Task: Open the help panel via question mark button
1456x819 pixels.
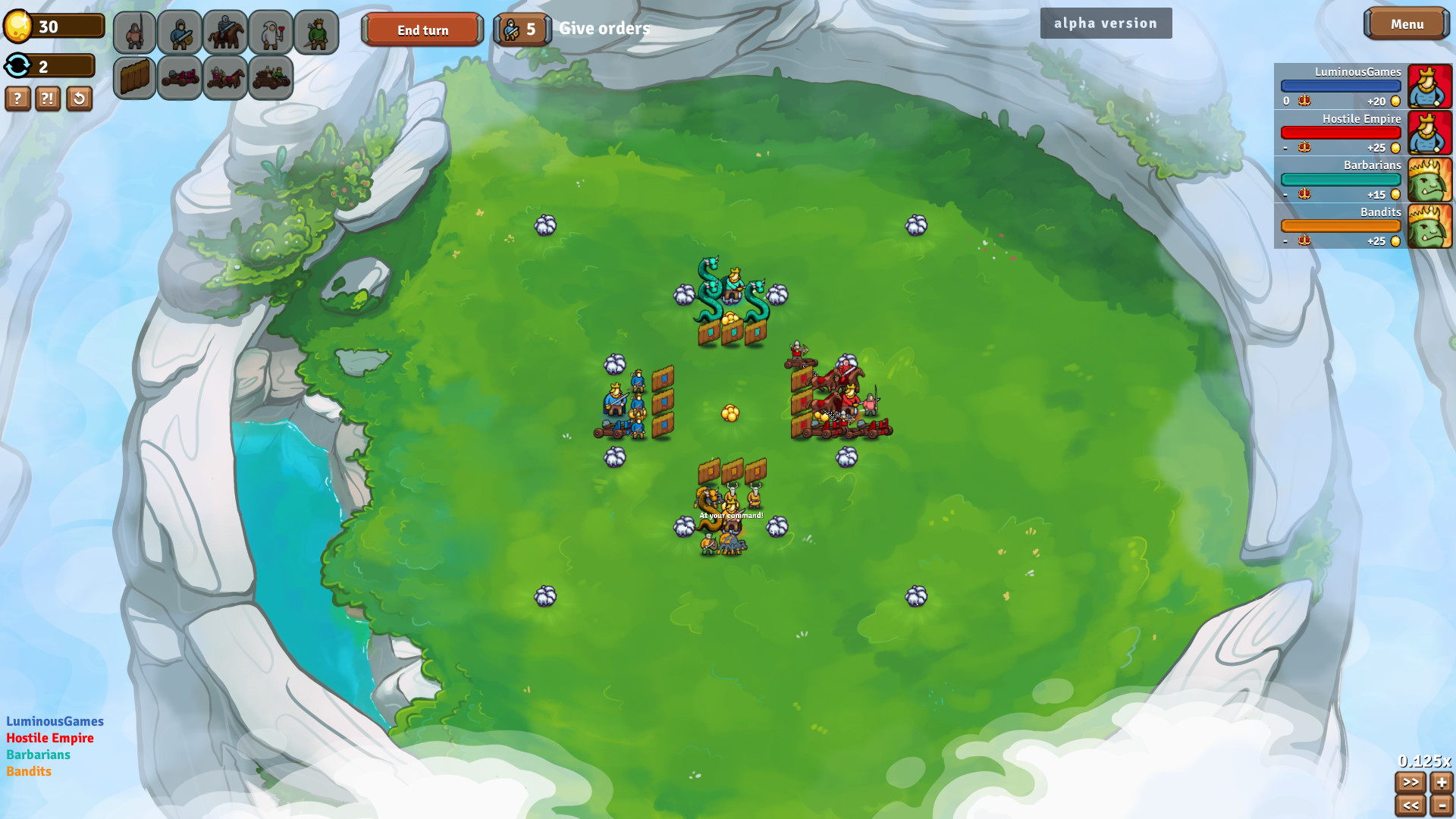Action: [x=17, y=99]
